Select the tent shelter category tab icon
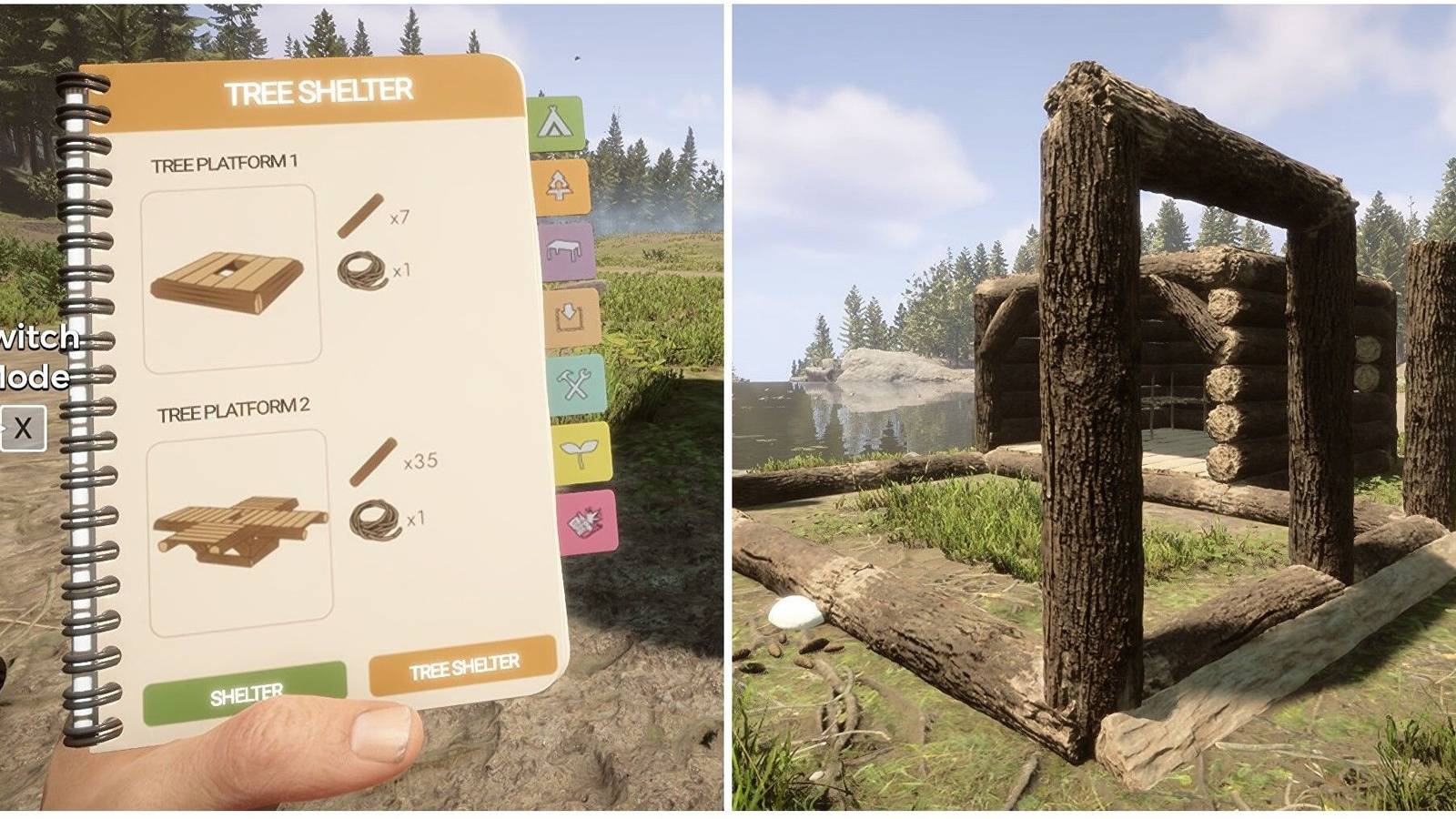This screenshot has height=819, width=1456. point(558,123)
